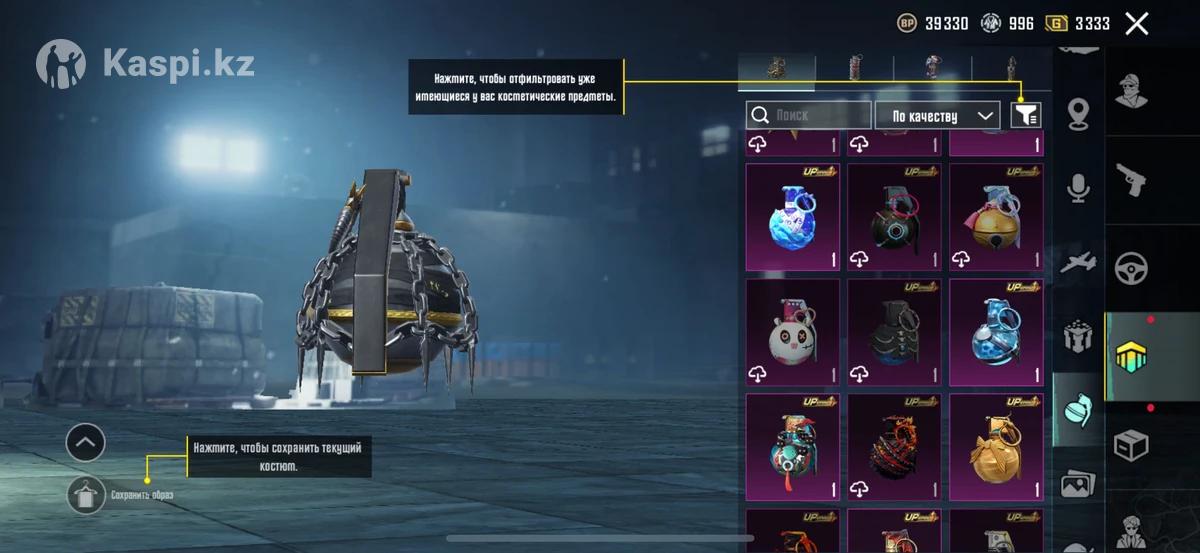The image size is (1200, 553).
Task: Switch to the microphone voice pack subcategory
Action: click(x=1078, y=187)
